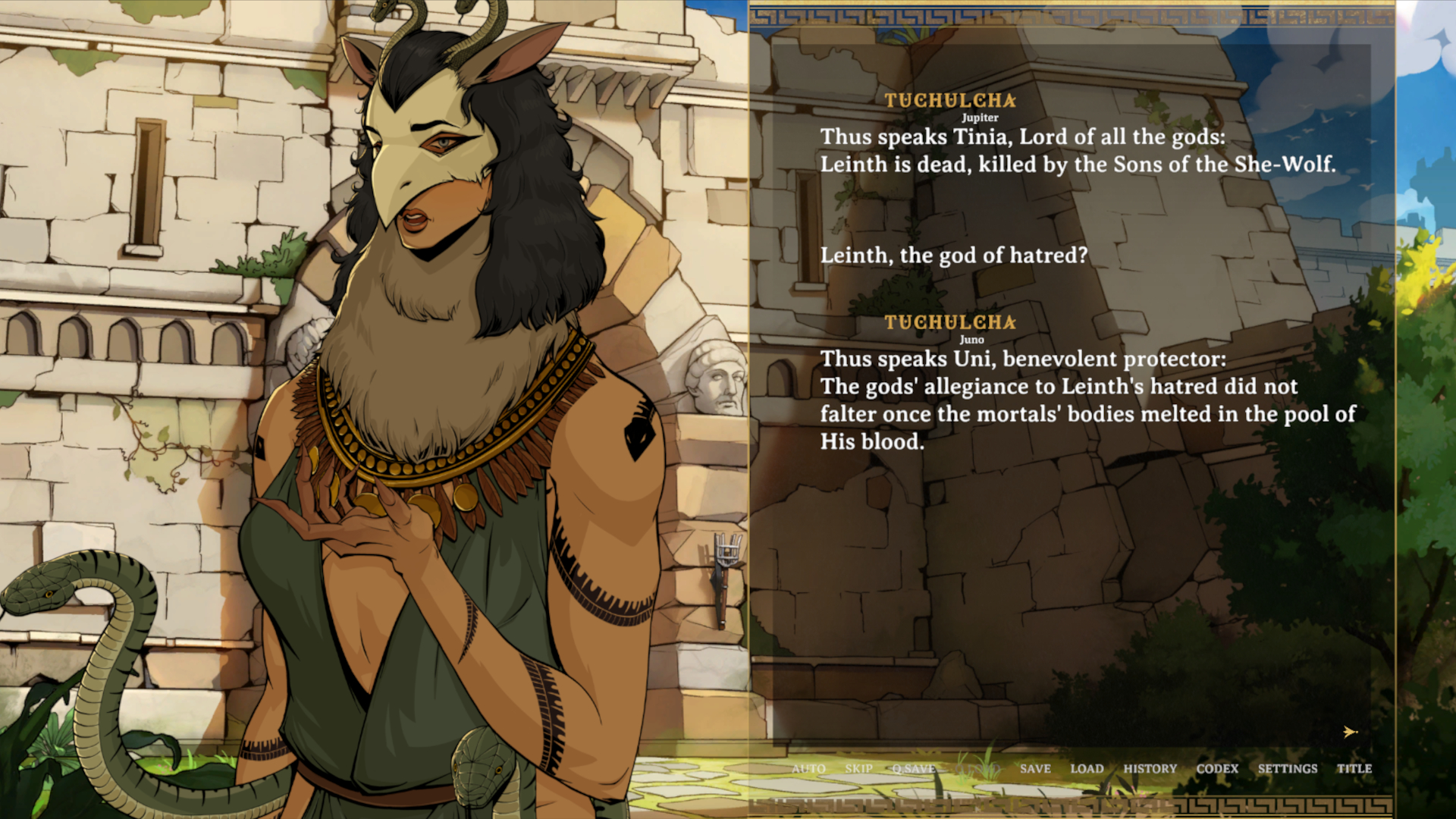Click the 'Leinth, the god of hatred?' line

[x=953, y=256]
